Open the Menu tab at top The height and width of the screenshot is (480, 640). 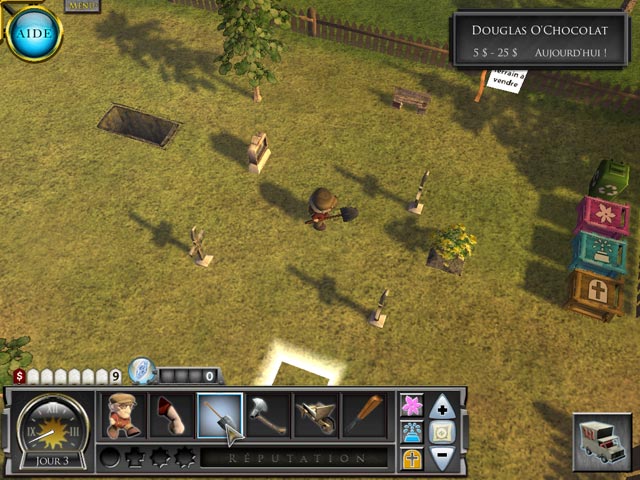coord(82,5)
